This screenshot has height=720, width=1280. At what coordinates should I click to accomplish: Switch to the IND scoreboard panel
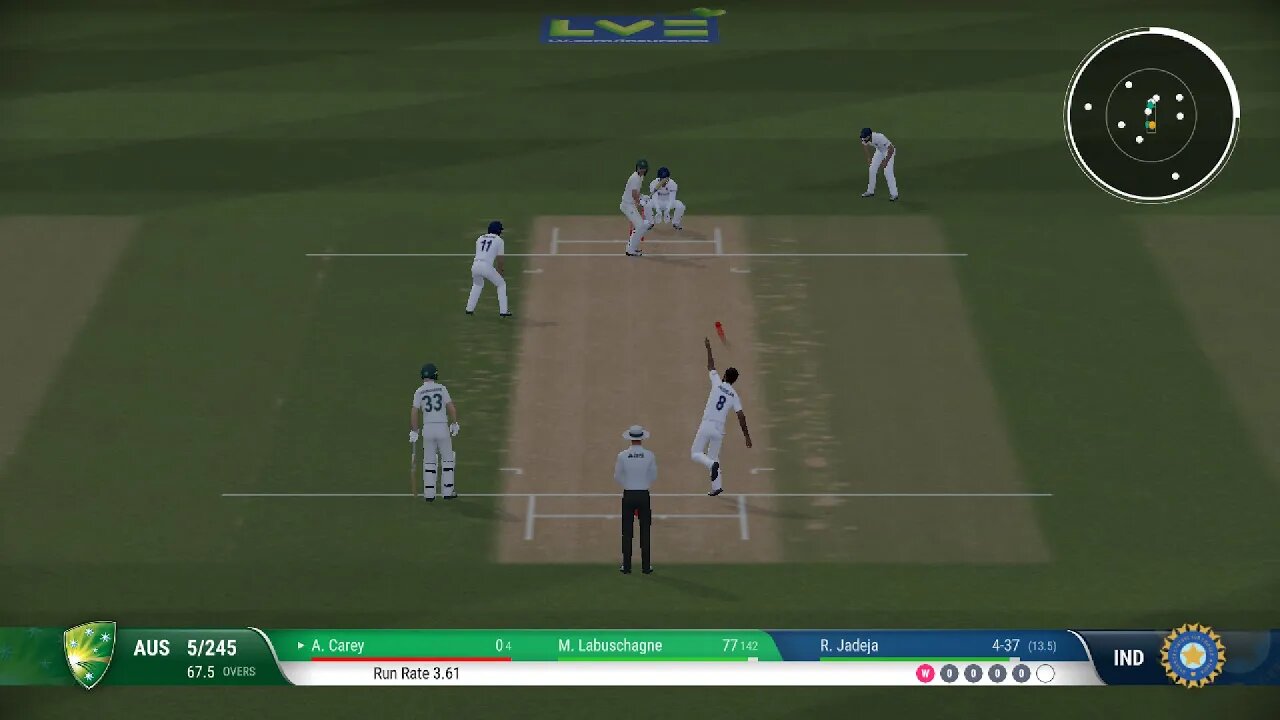(x=1128, y=657)
